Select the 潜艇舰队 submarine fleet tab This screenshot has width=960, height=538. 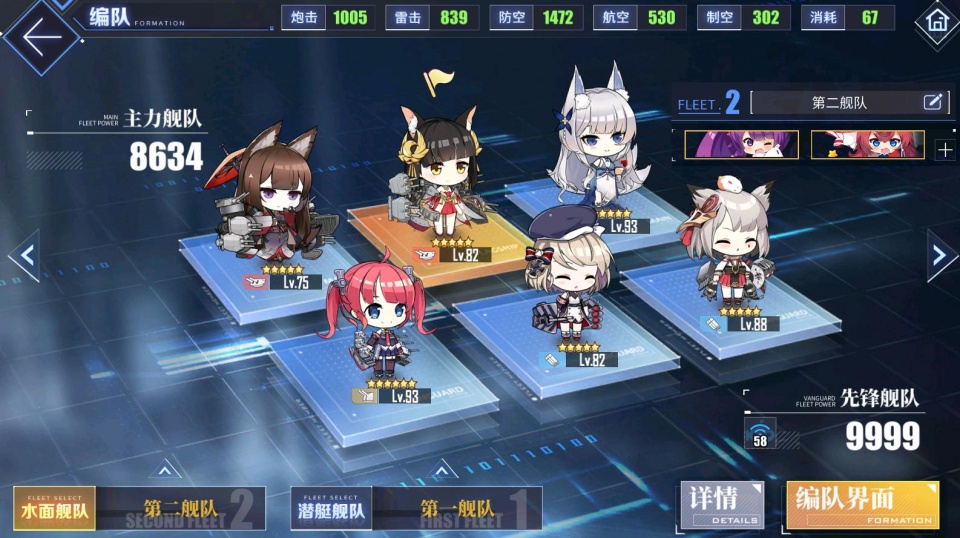coord(331,508)
